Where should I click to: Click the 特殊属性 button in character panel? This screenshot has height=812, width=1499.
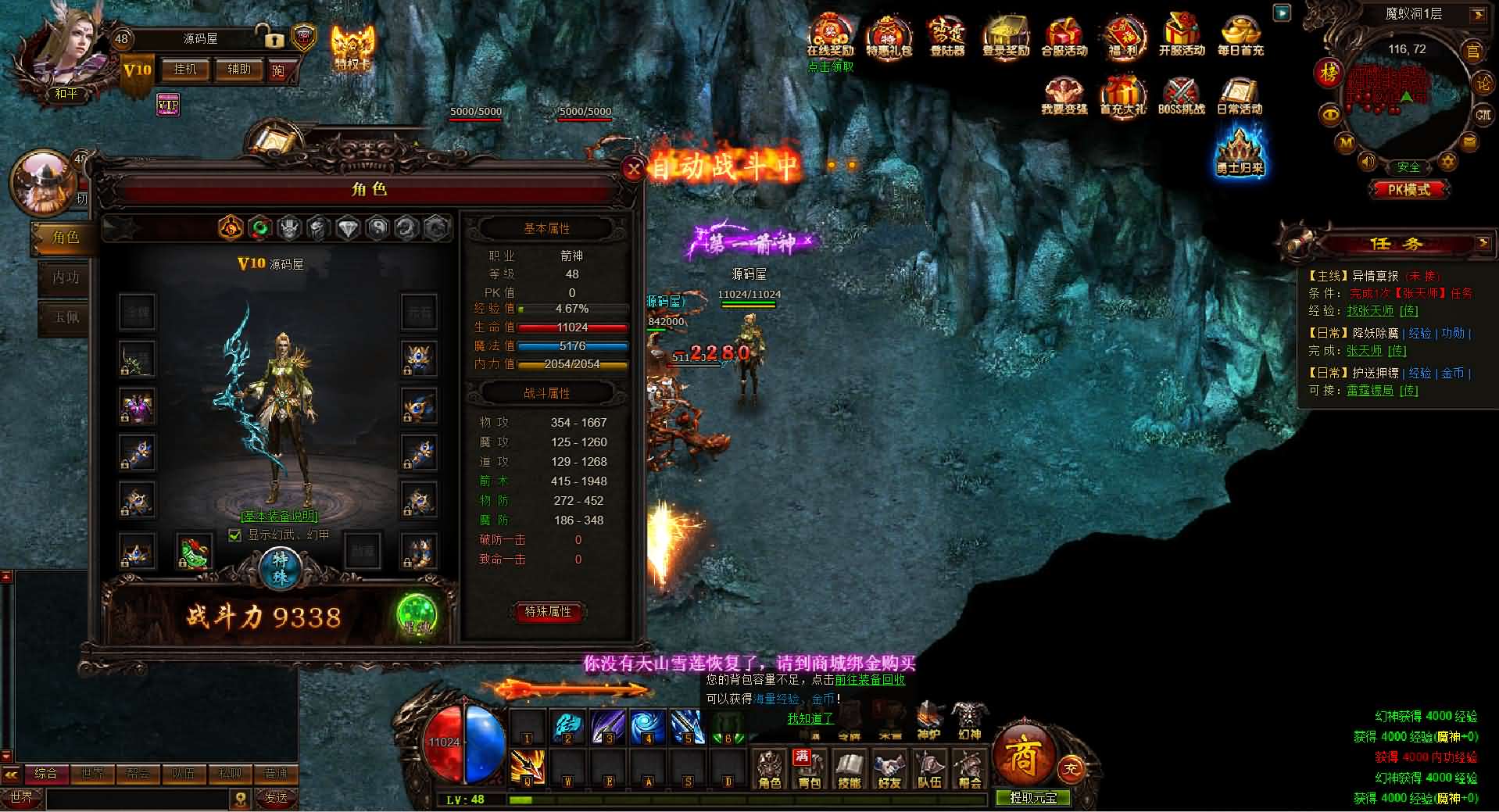[548, 613]
